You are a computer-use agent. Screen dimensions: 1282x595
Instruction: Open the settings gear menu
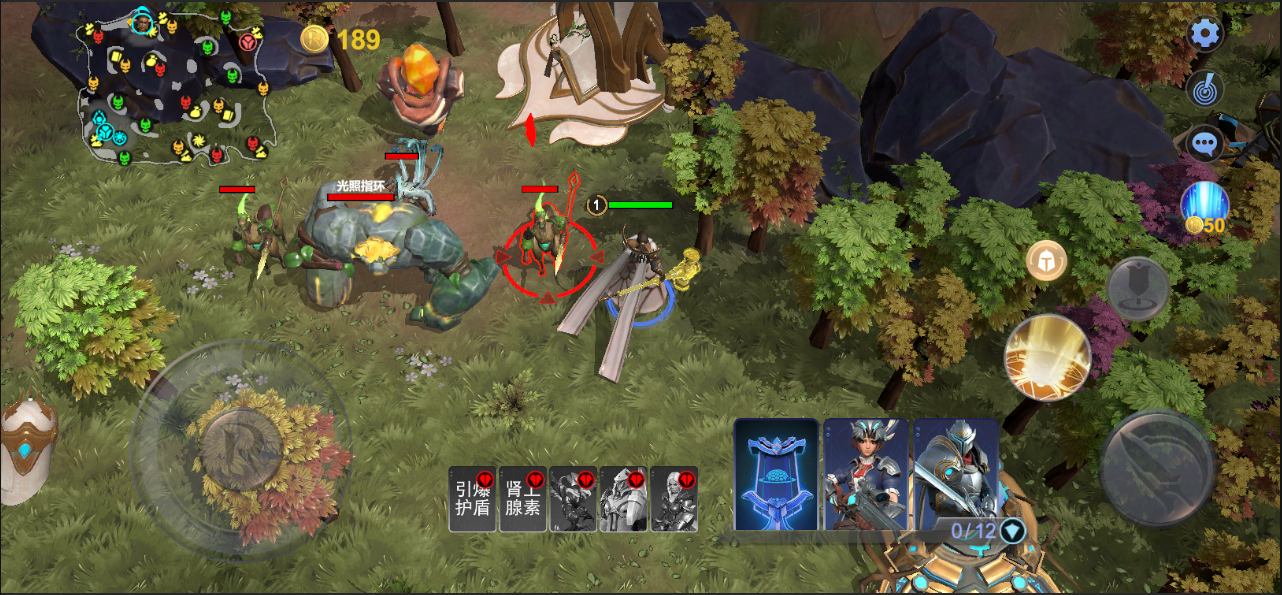(1206, 34)
